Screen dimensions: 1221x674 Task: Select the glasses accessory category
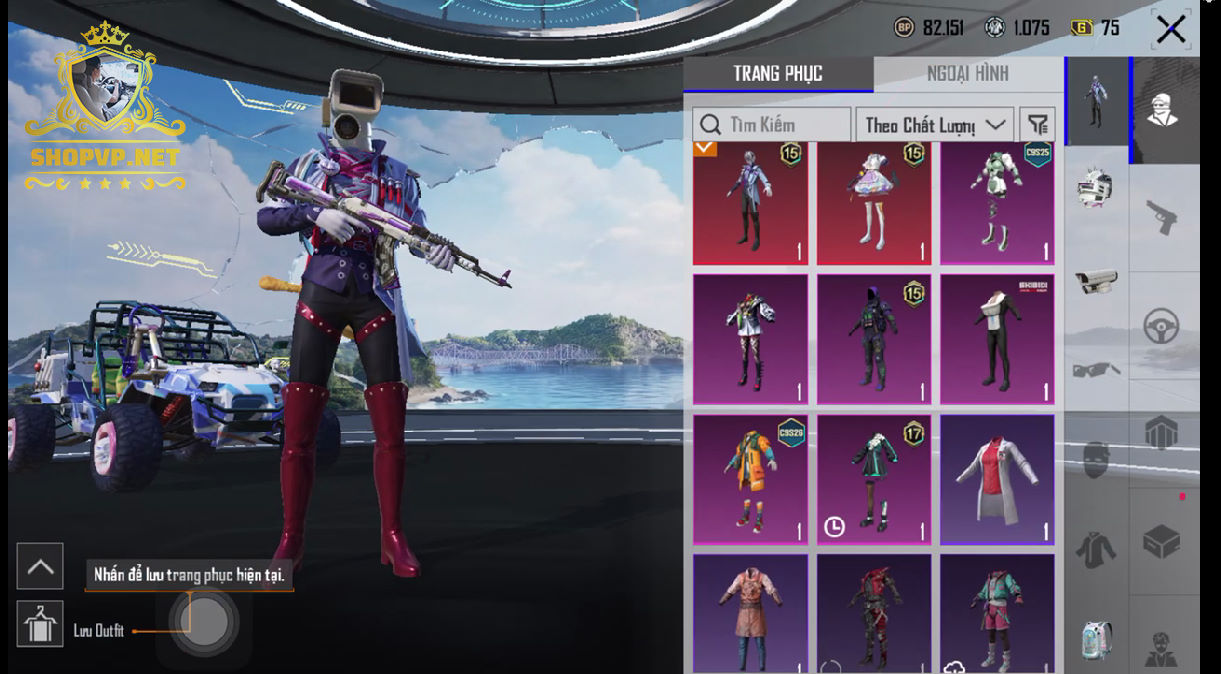click(x=1096, y=371)
